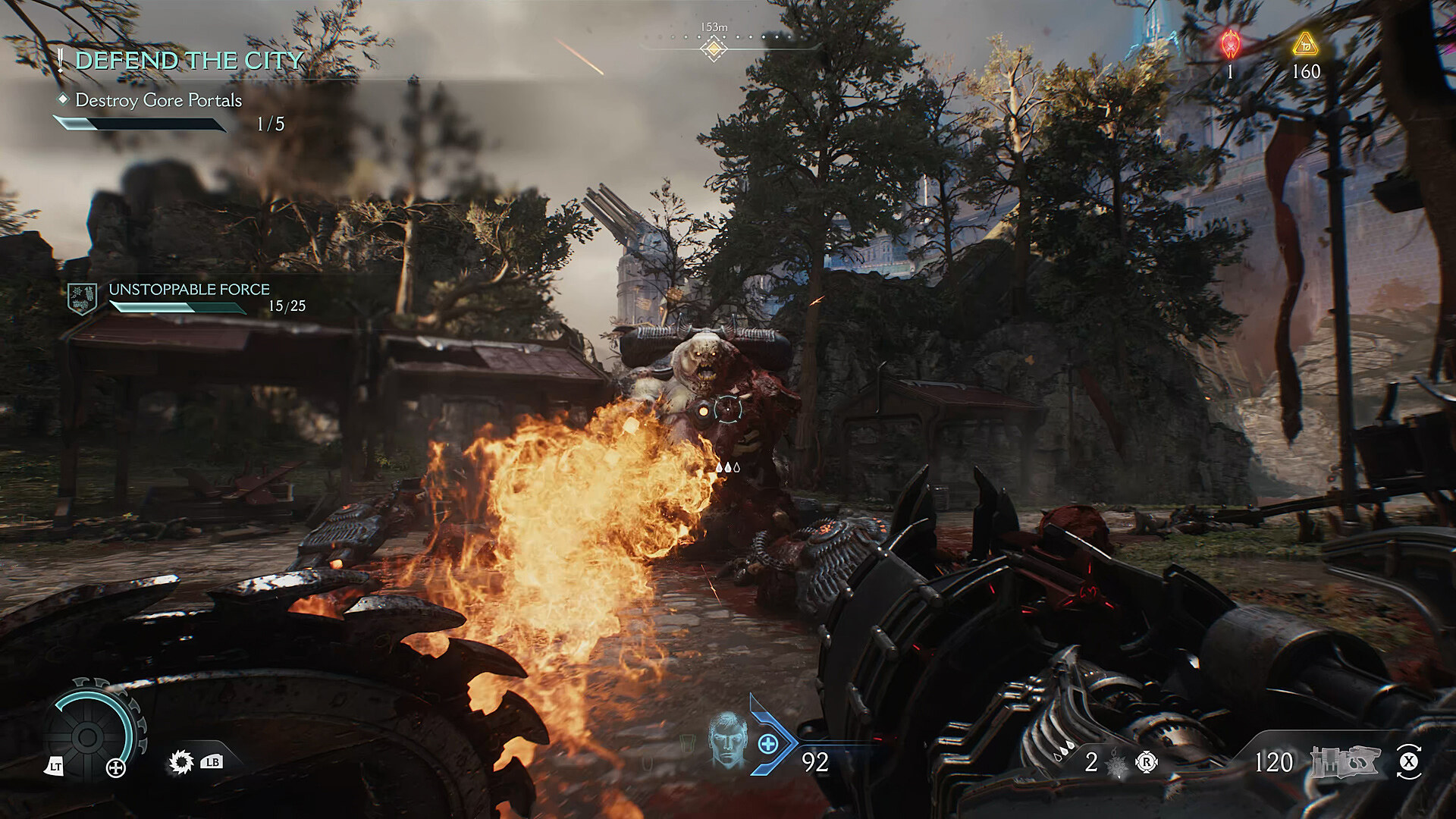Select the equipped weapon icon
1456x819 pixels.
(1345, 761)
